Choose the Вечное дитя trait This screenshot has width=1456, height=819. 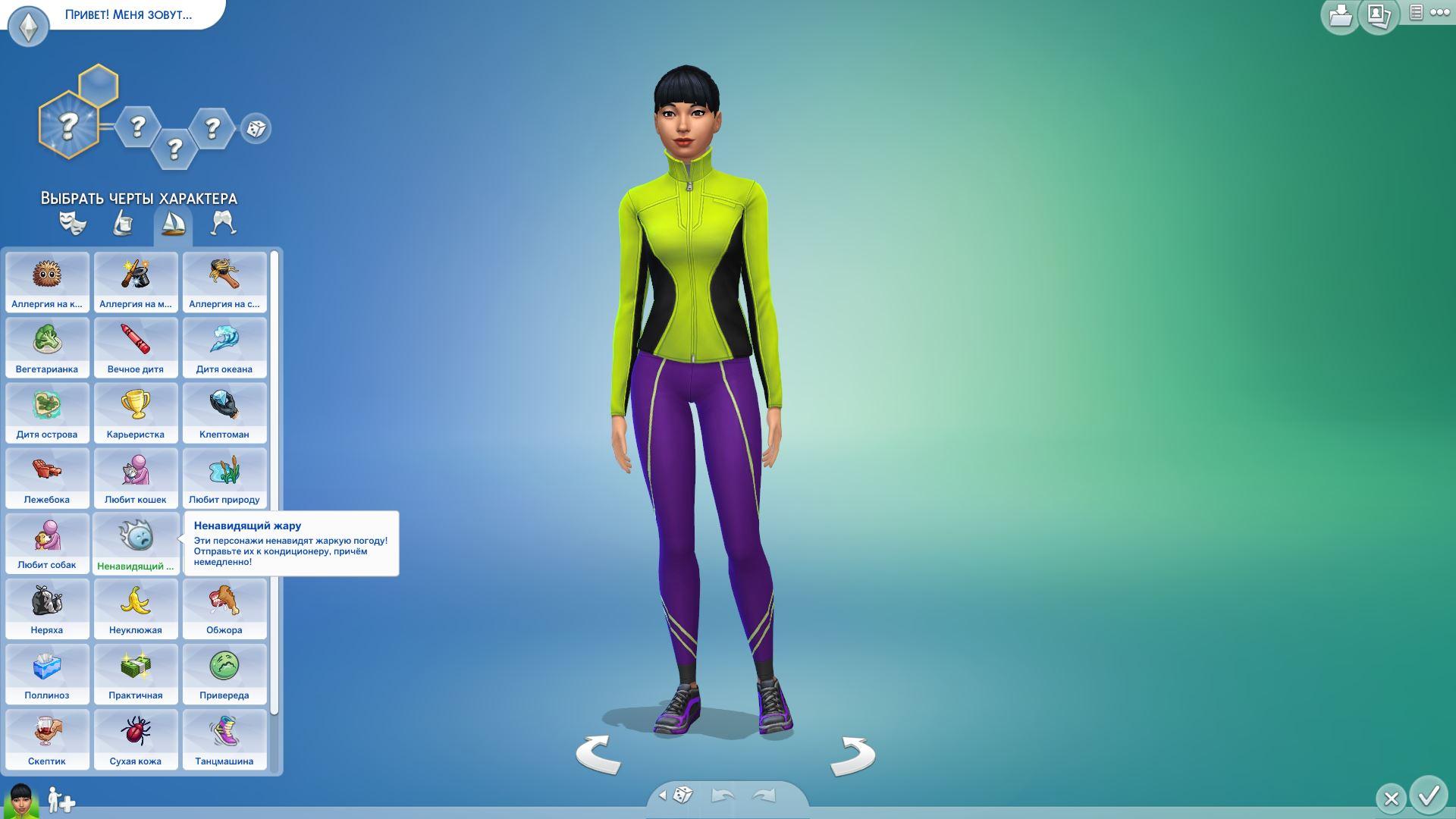136,347
